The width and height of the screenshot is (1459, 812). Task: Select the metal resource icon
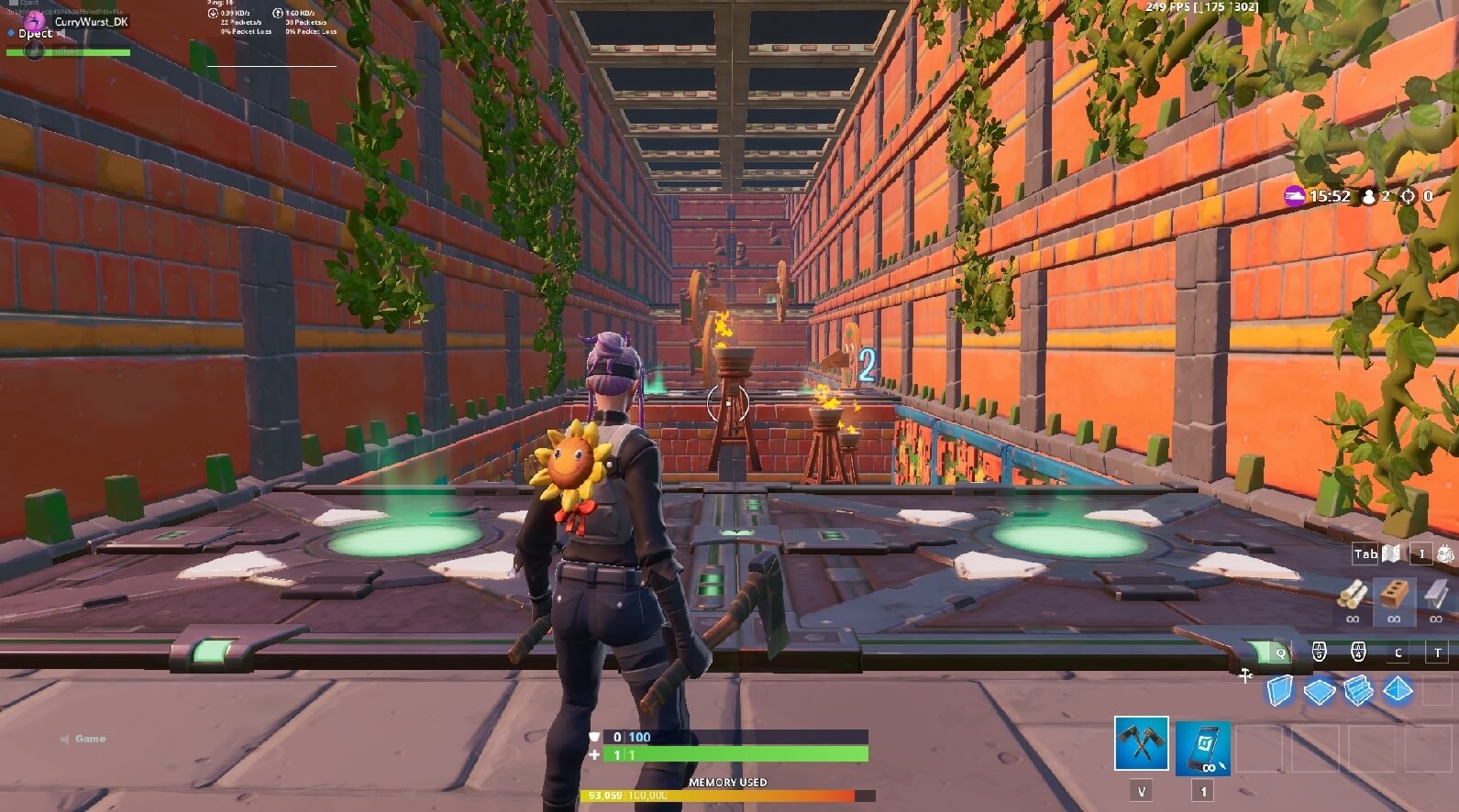click(1431, 596)
